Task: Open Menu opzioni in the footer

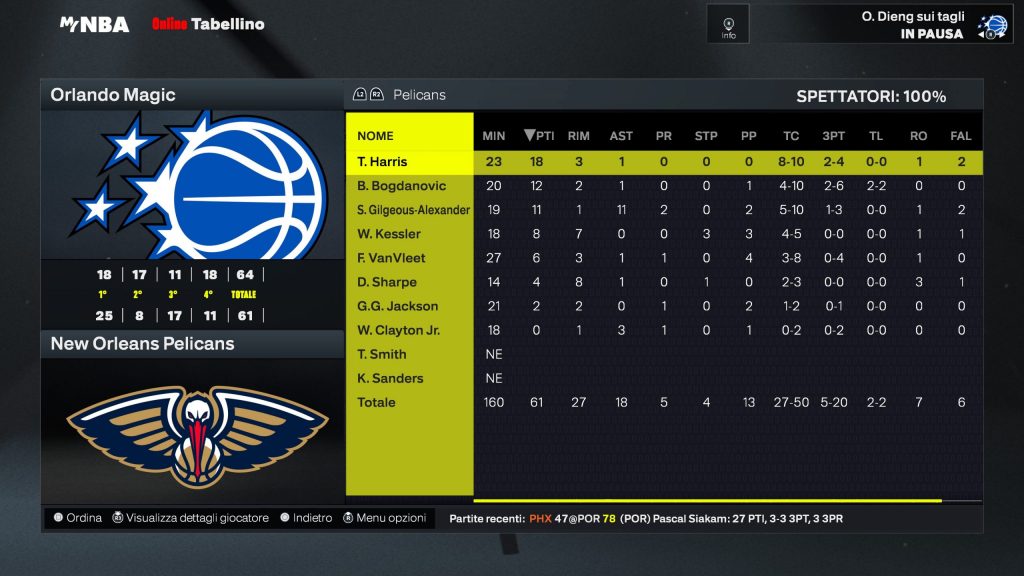Action: point(385,518)
